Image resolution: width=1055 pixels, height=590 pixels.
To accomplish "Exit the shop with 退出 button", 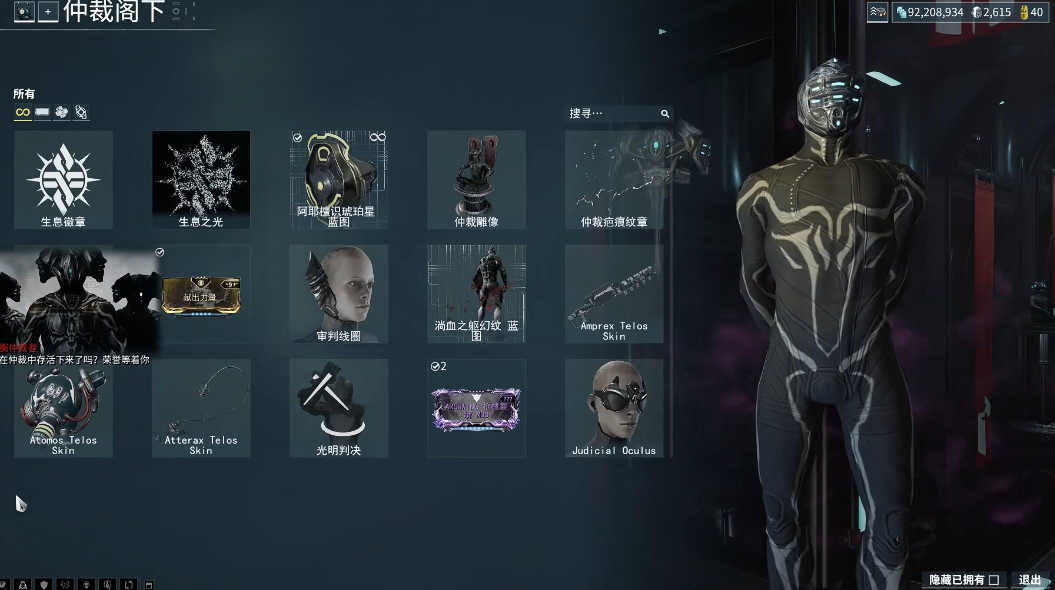I will 1030,580.
